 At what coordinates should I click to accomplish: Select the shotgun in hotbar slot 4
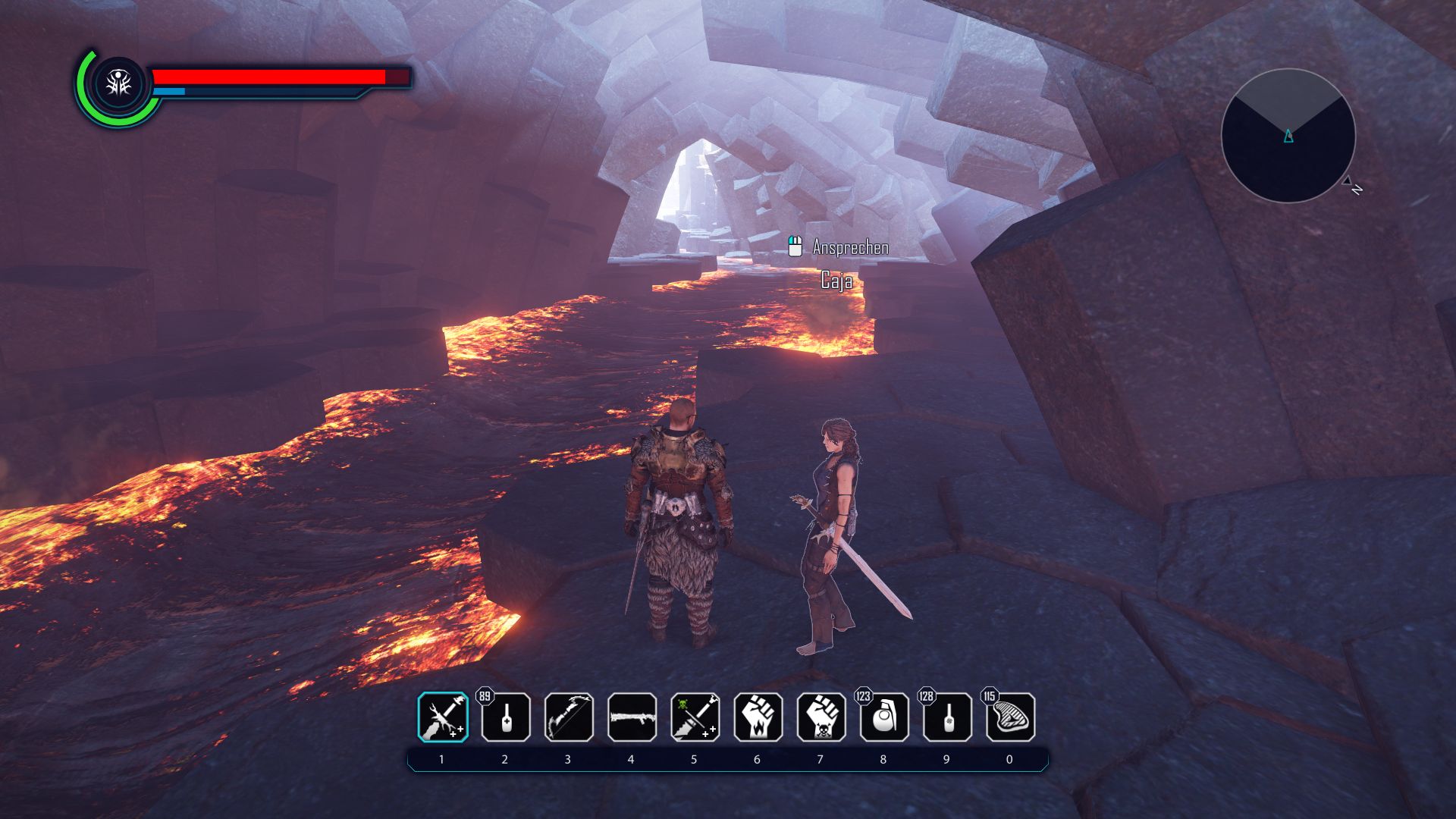coord(632,717)
